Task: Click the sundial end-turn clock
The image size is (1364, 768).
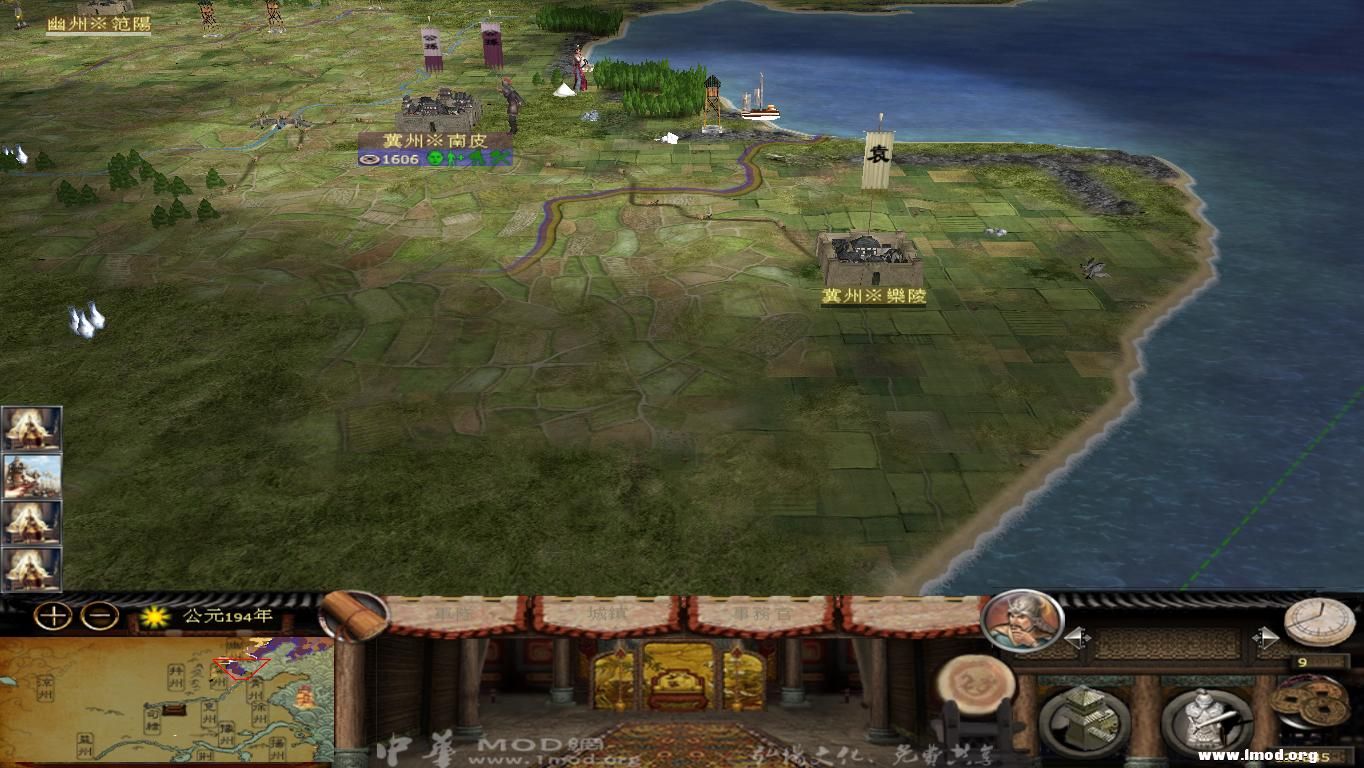Action: pos(1318,622)
